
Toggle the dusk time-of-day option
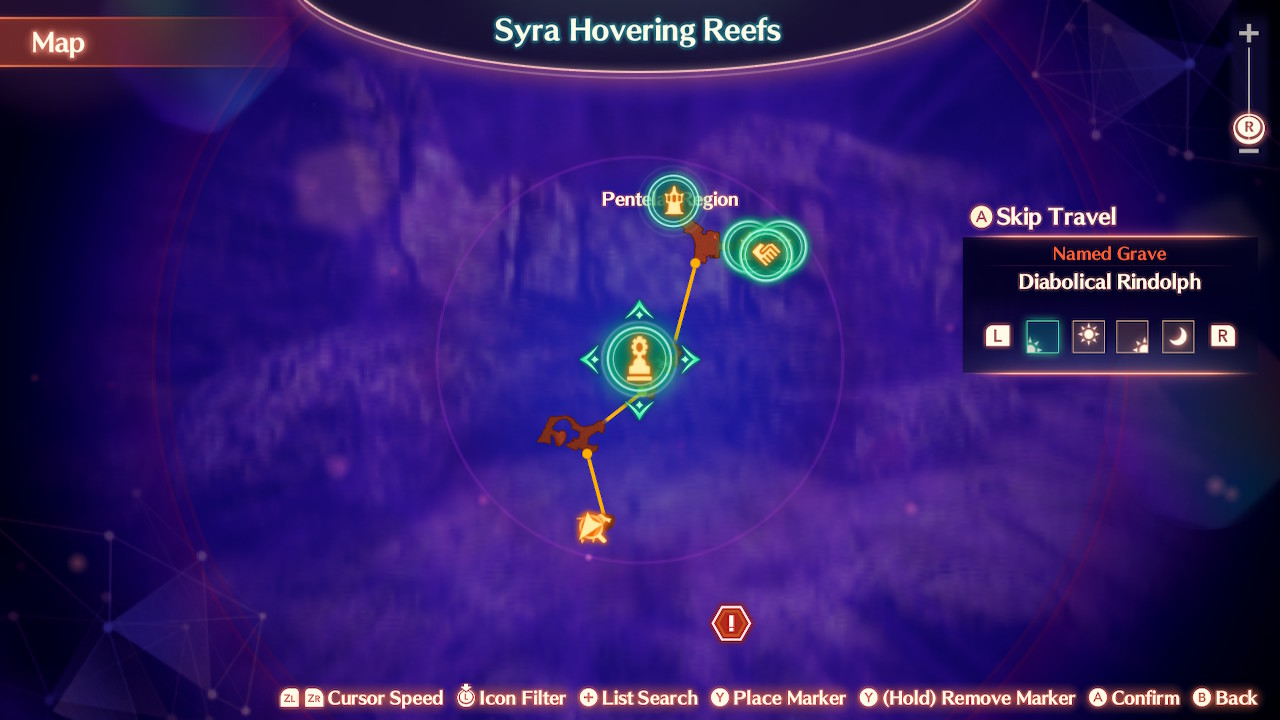1133,336
